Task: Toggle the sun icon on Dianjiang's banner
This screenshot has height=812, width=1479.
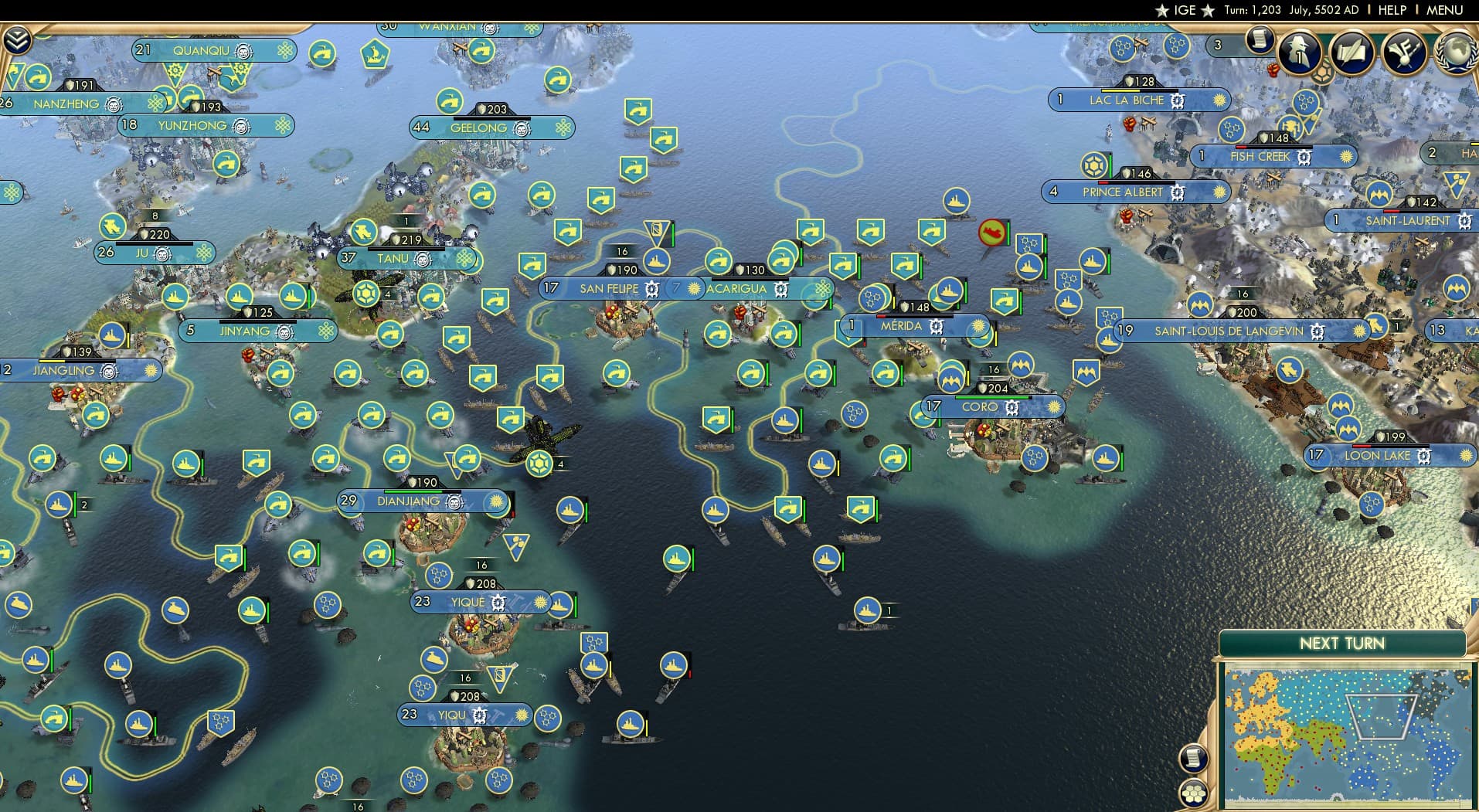Action: 495,502
